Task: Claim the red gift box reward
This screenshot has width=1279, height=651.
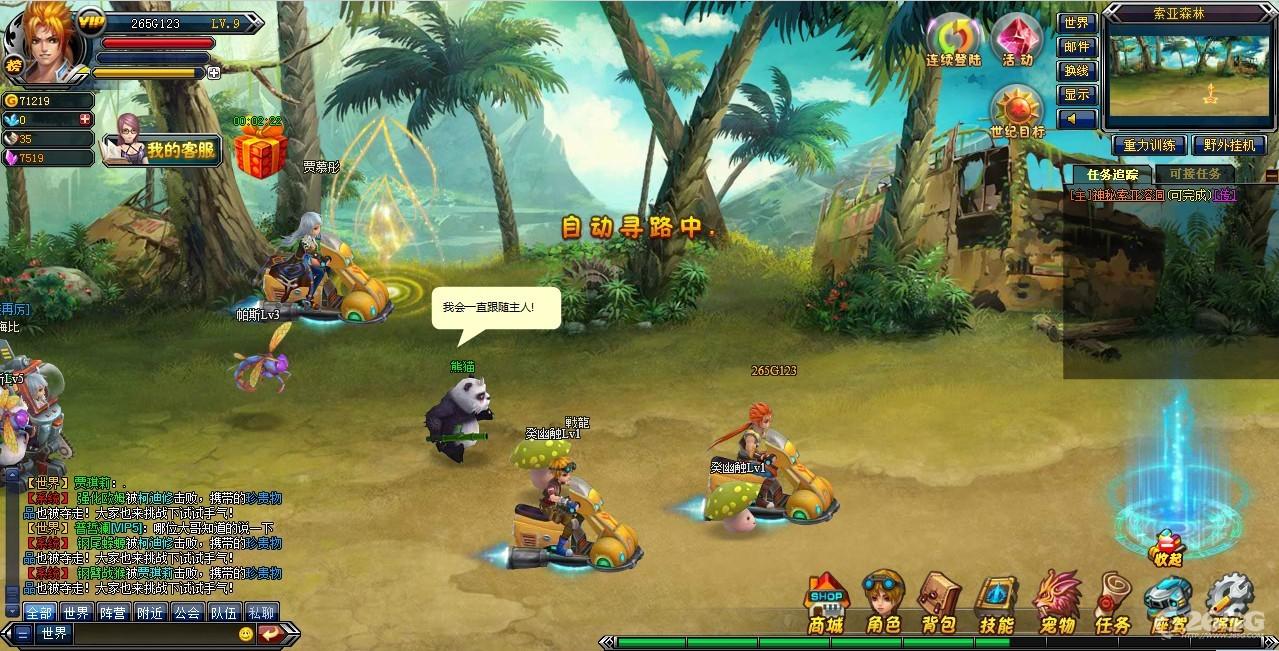Action: coord(260,152)
